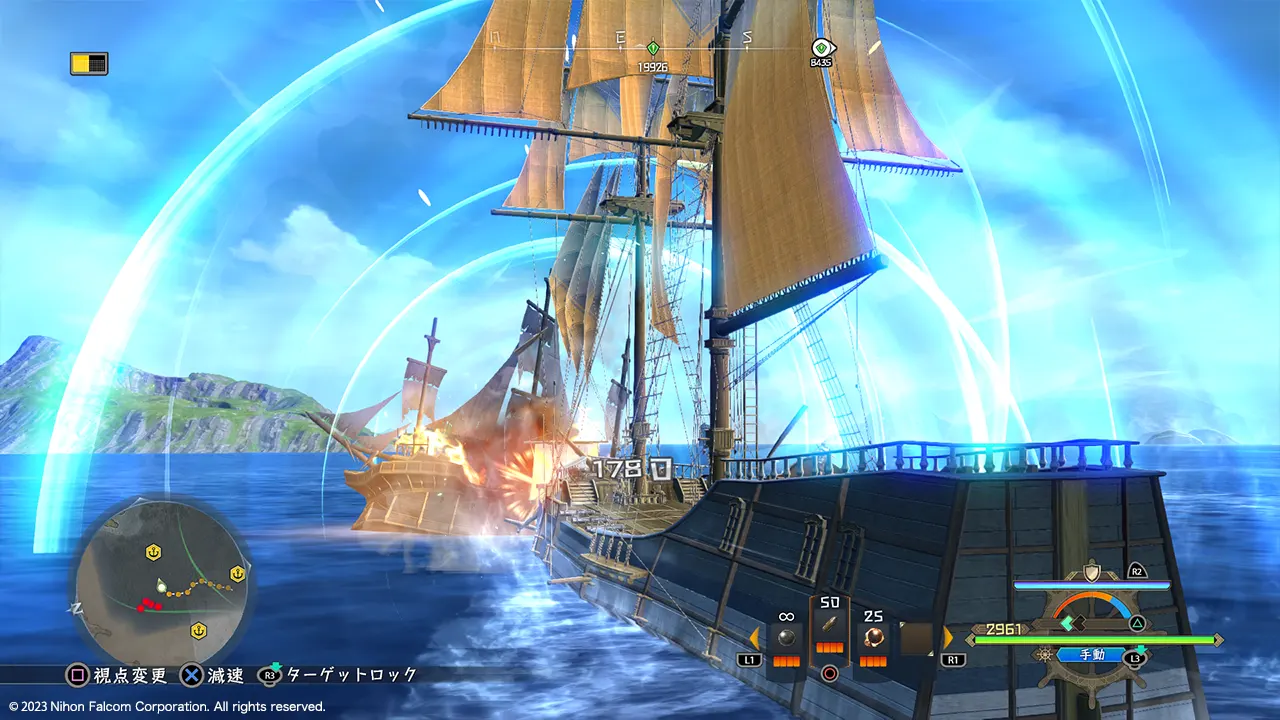1280x720 pixels.
Task: Click the compass objective marker labeled 8435
Action: click(x=821, y=47)
